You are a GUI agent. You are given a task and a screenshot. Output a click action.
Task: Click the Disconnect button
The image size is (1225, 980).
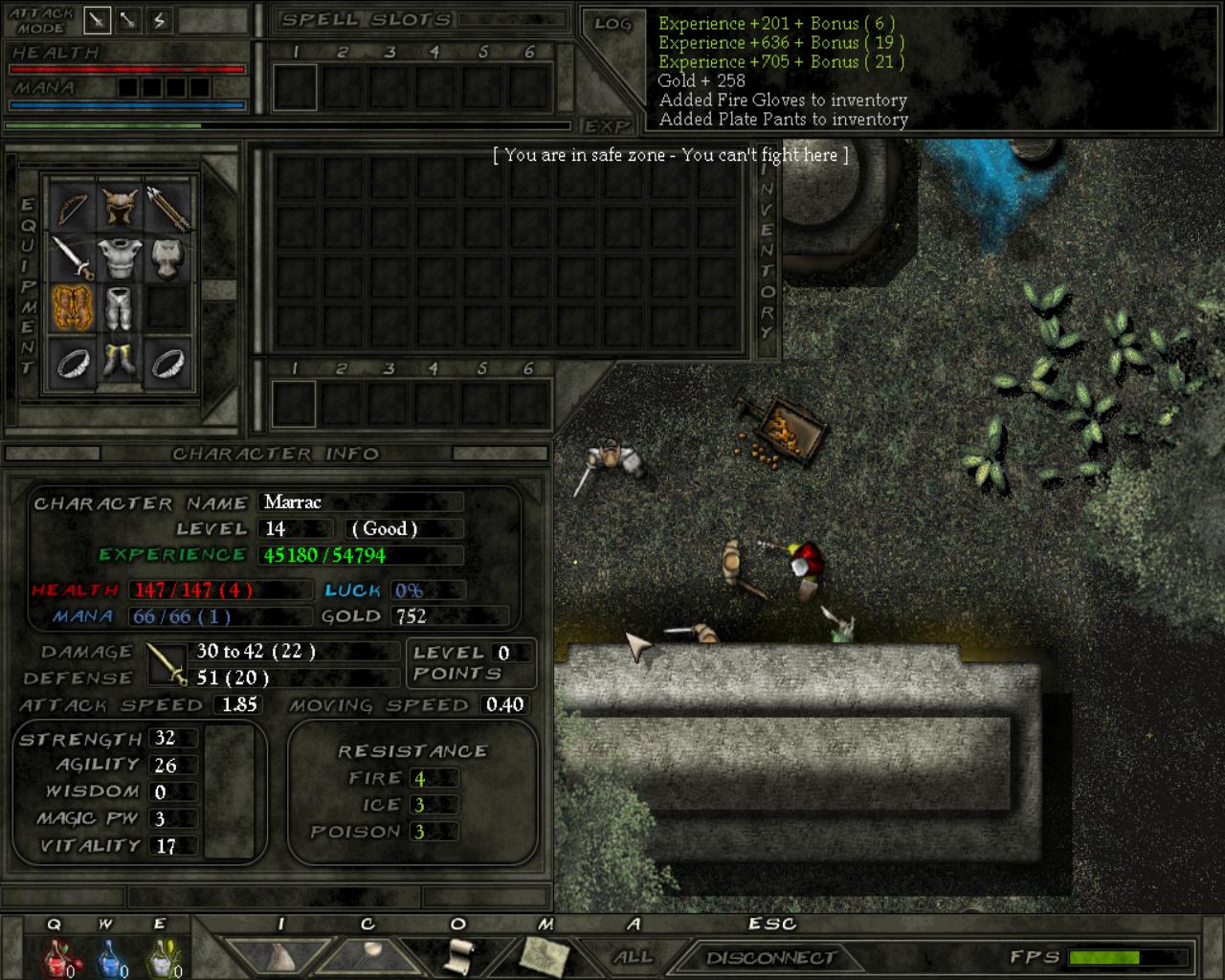pyautogui.click(x=770, y=957)
